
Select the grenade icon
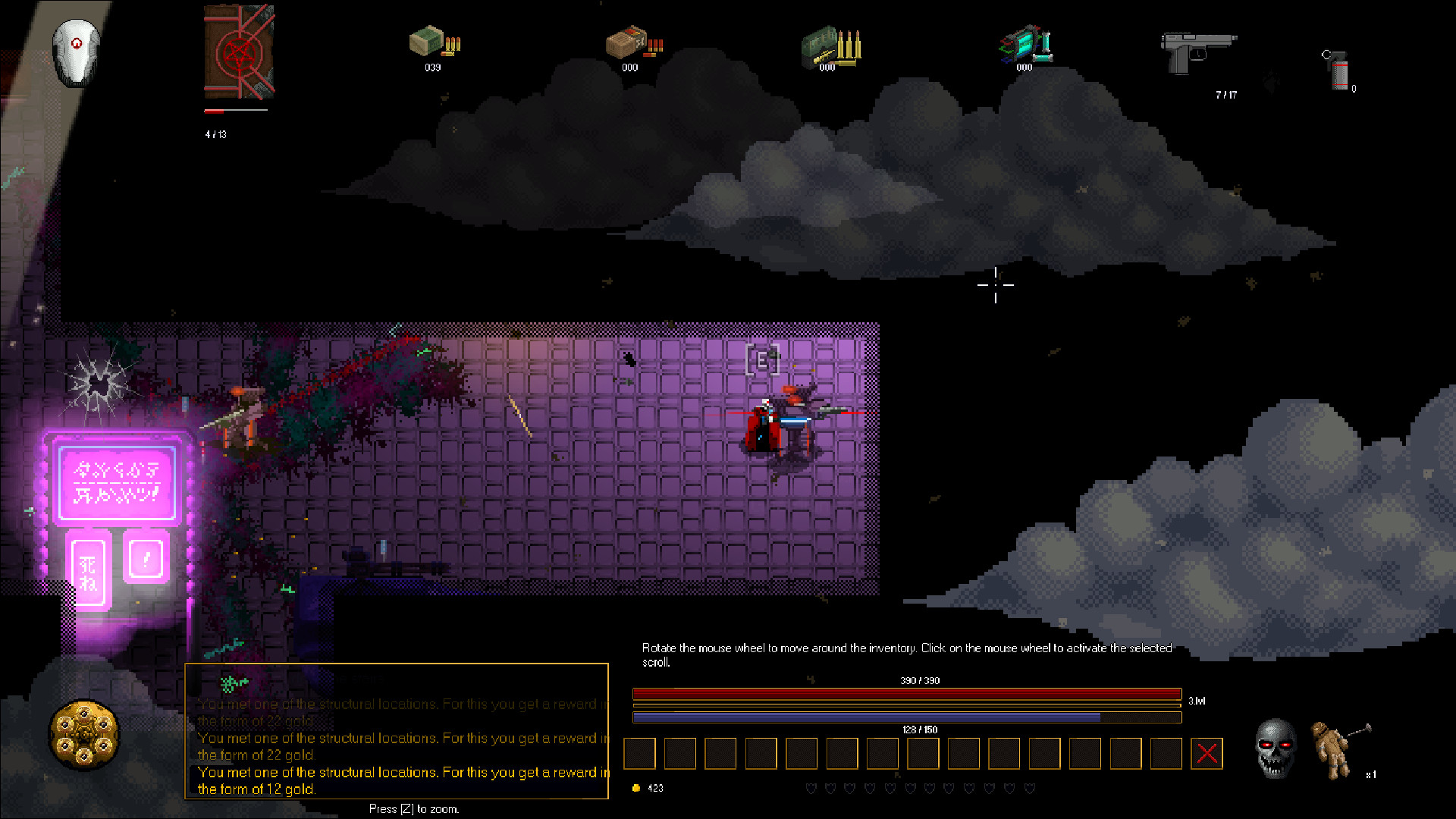click(x=1338, y=70)
